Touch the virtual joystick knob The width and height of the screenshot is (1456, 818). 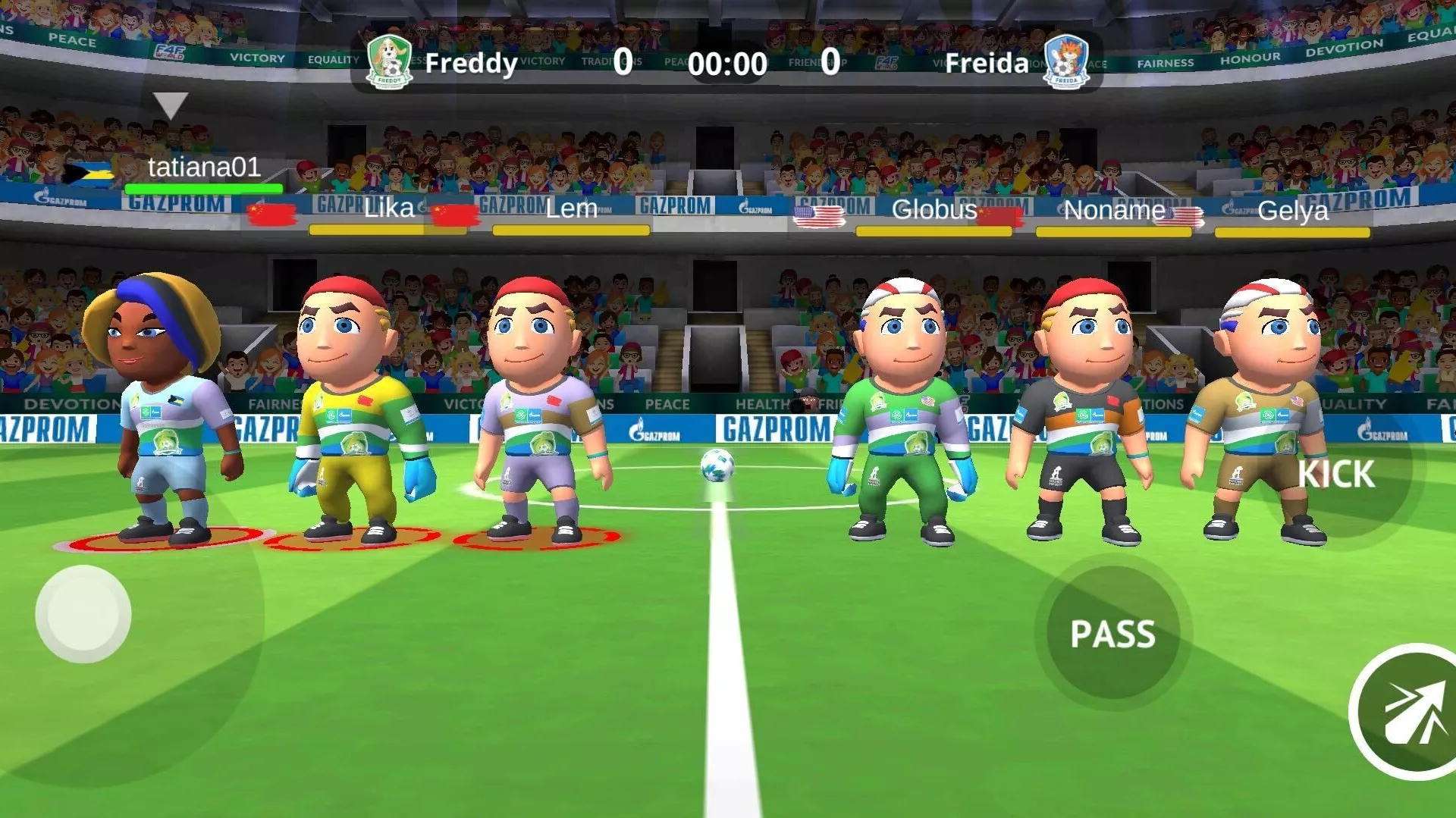[x=83, y=614]
